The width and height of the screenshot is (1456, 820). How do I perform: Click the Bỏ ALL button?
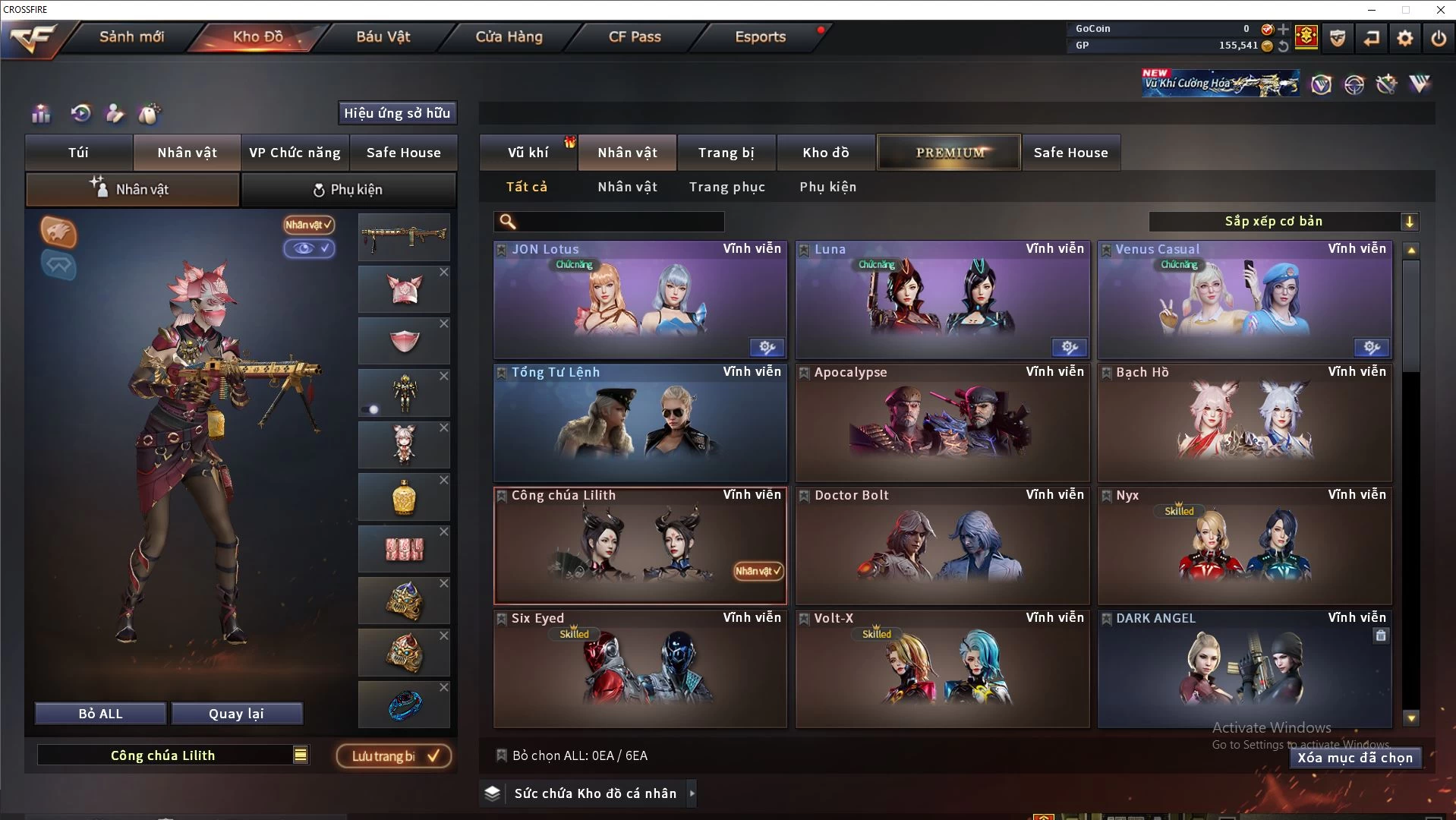[100, 714]
